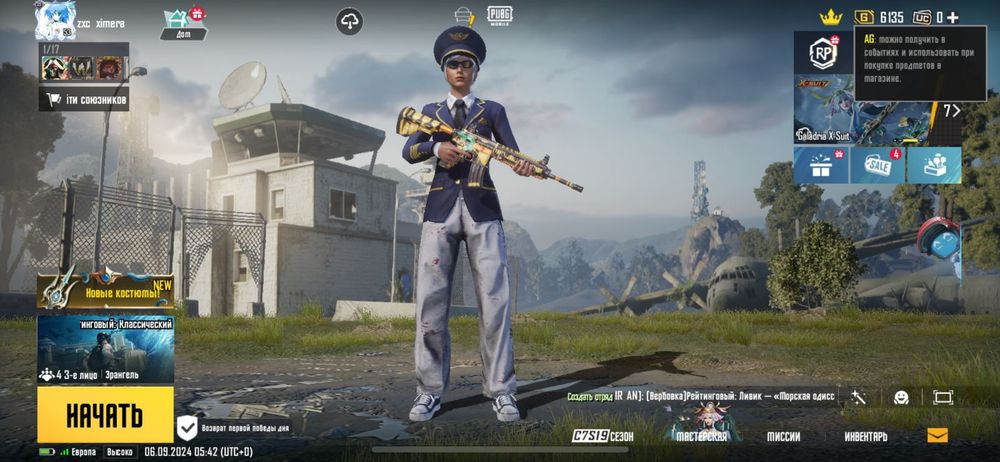Start the match with the НАЧАТЬ button

(x=105, y=414)
